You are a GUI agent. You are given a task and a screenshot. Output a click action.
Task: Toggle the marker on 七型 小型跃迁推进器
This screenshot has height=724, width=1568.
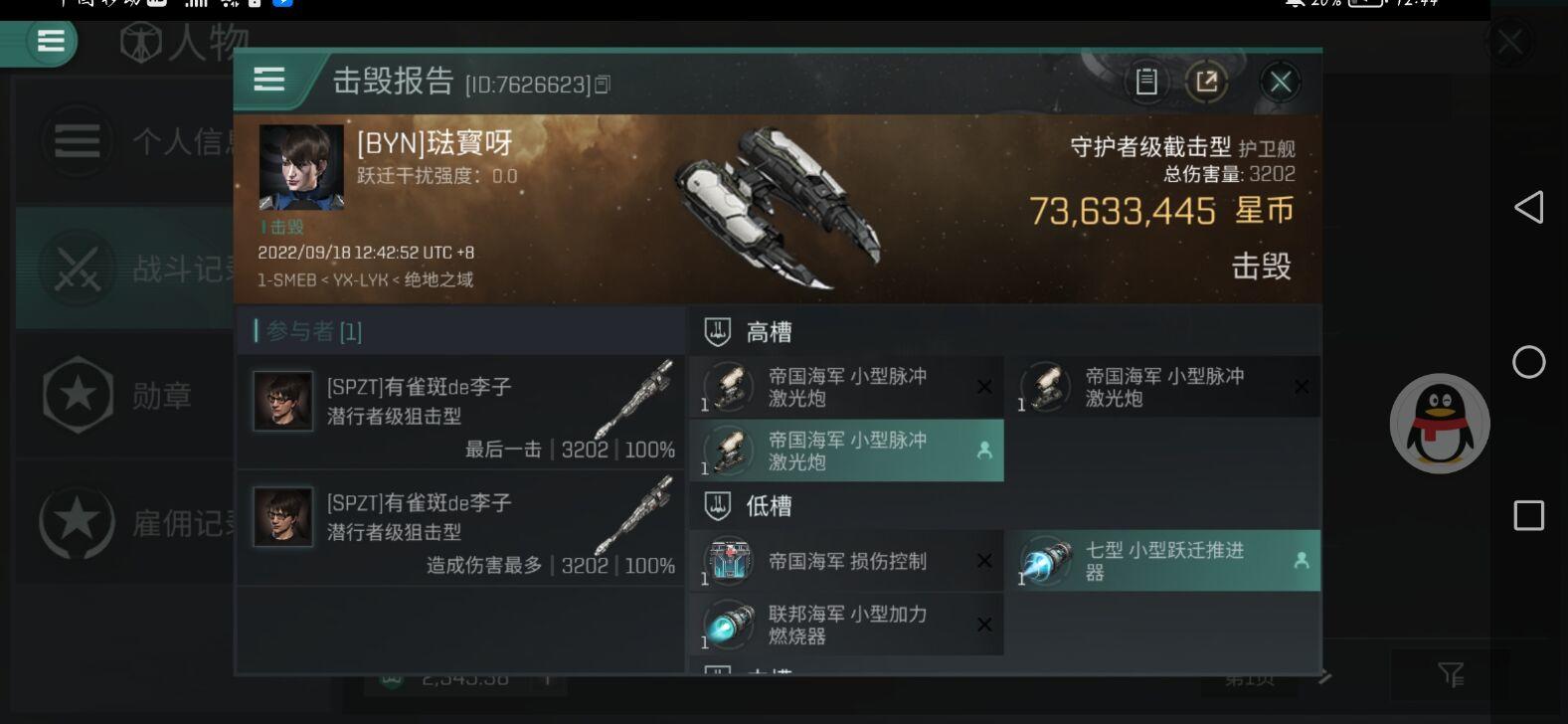tap(1302, 560)
